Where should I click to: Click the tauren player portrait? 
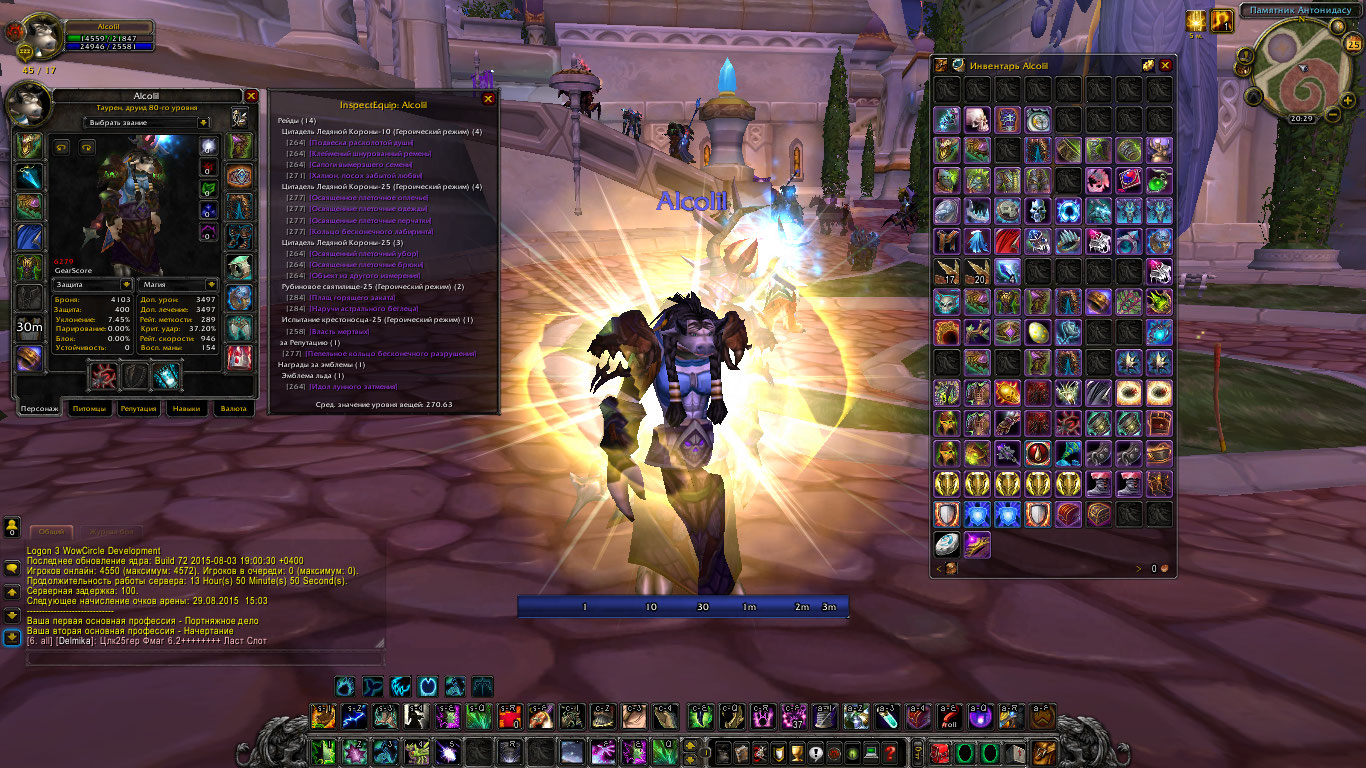click(38, 35)
